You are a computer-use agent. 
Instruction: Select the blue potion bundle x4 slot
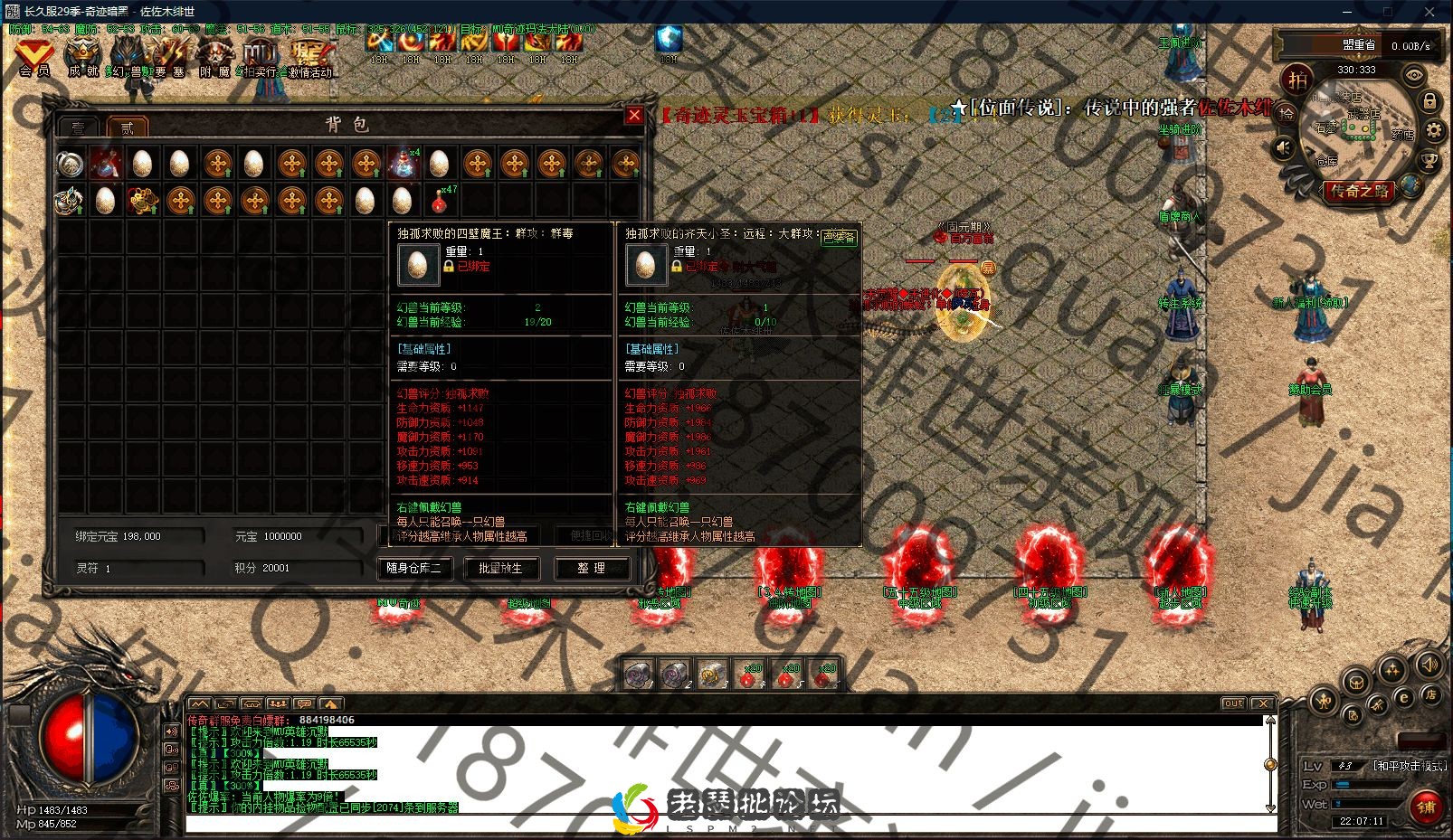point(403,164)
